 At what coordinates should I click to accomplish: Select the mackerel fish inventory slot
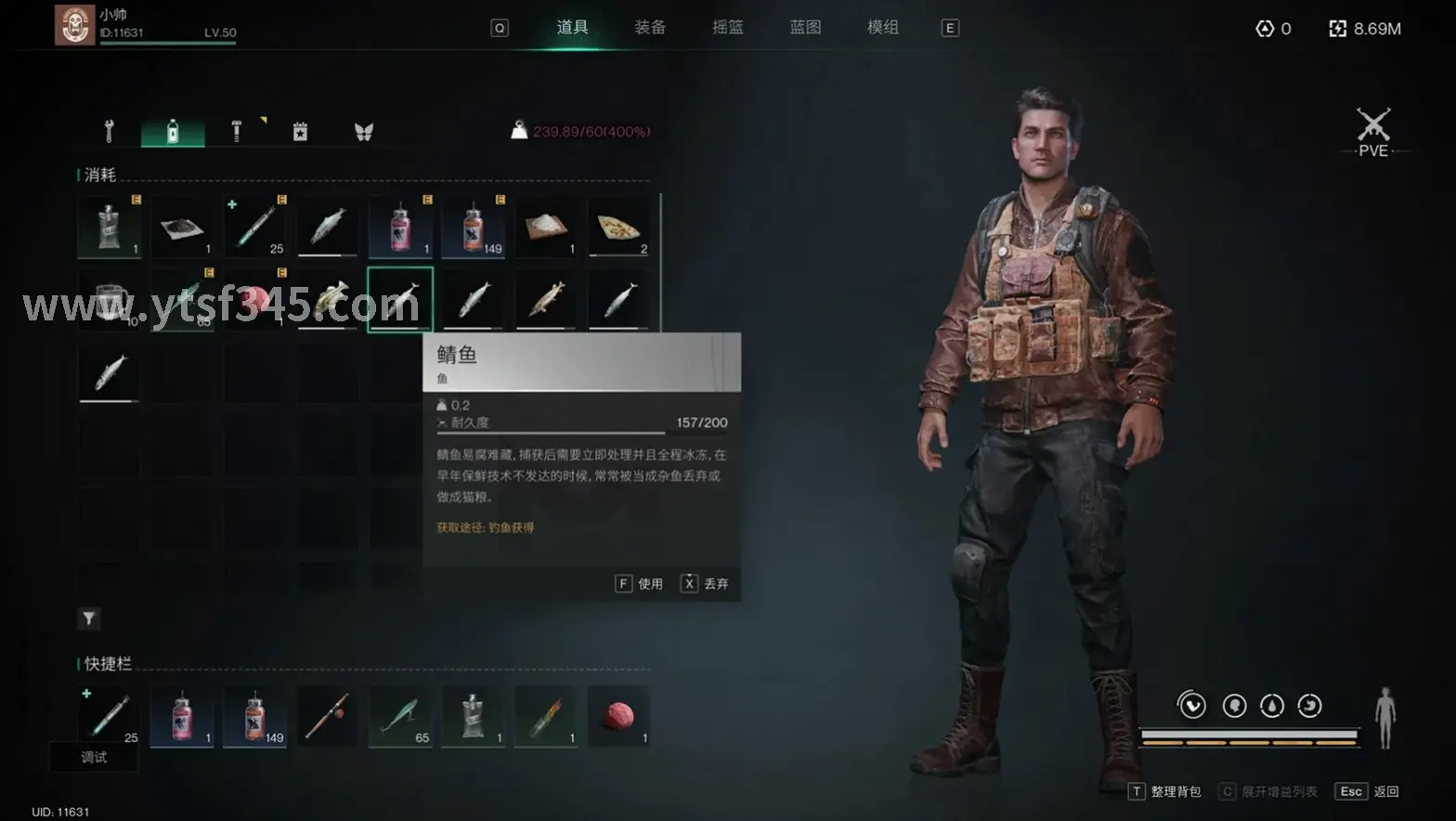(400, 299)
